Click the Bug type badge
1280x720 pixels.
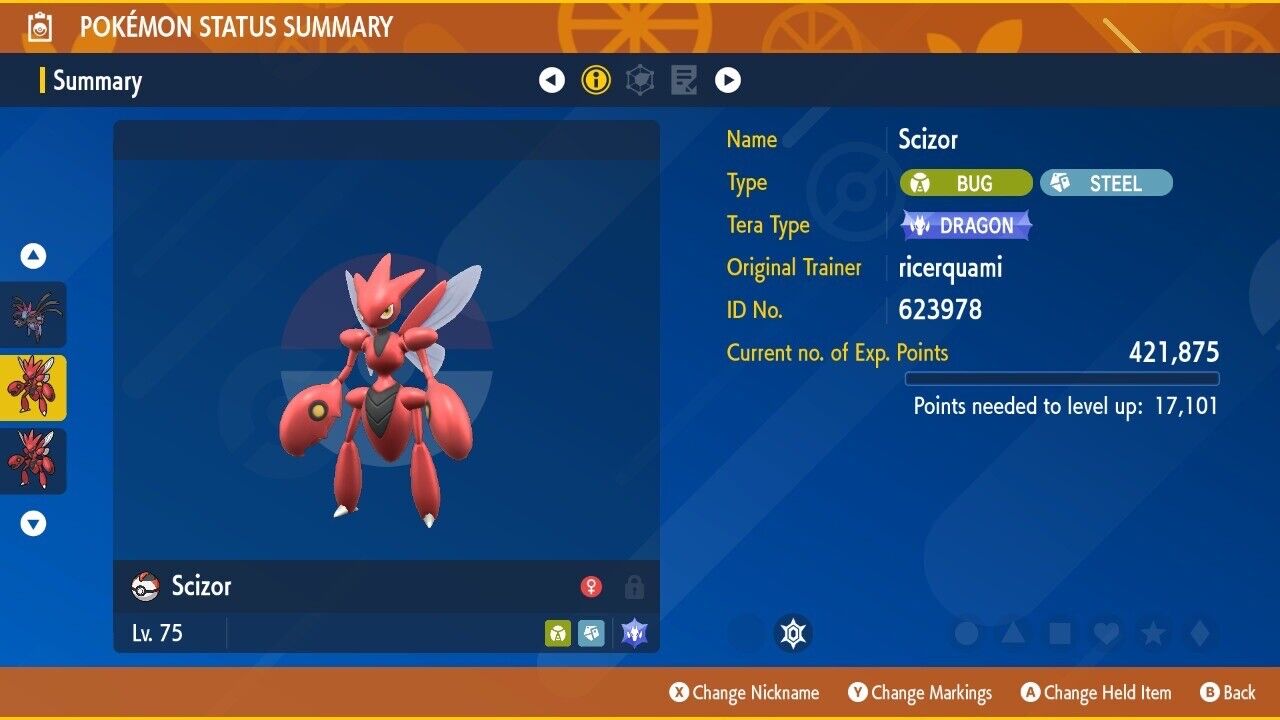(x=966, y=183)
